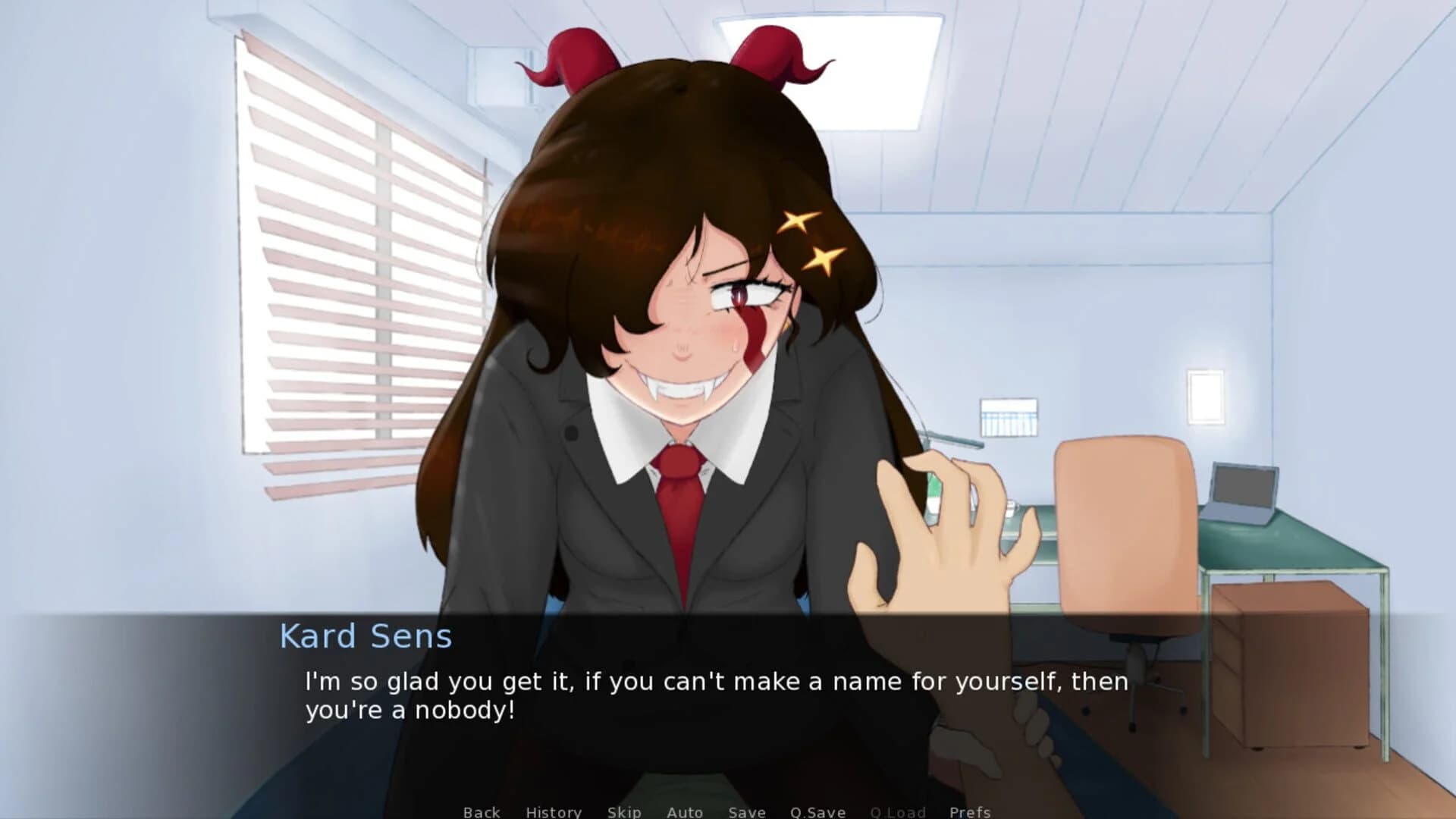Rollback dialogue with the Back command
Image resolution: width=1456 pixels, height=819 pixels.
point(482,811)
